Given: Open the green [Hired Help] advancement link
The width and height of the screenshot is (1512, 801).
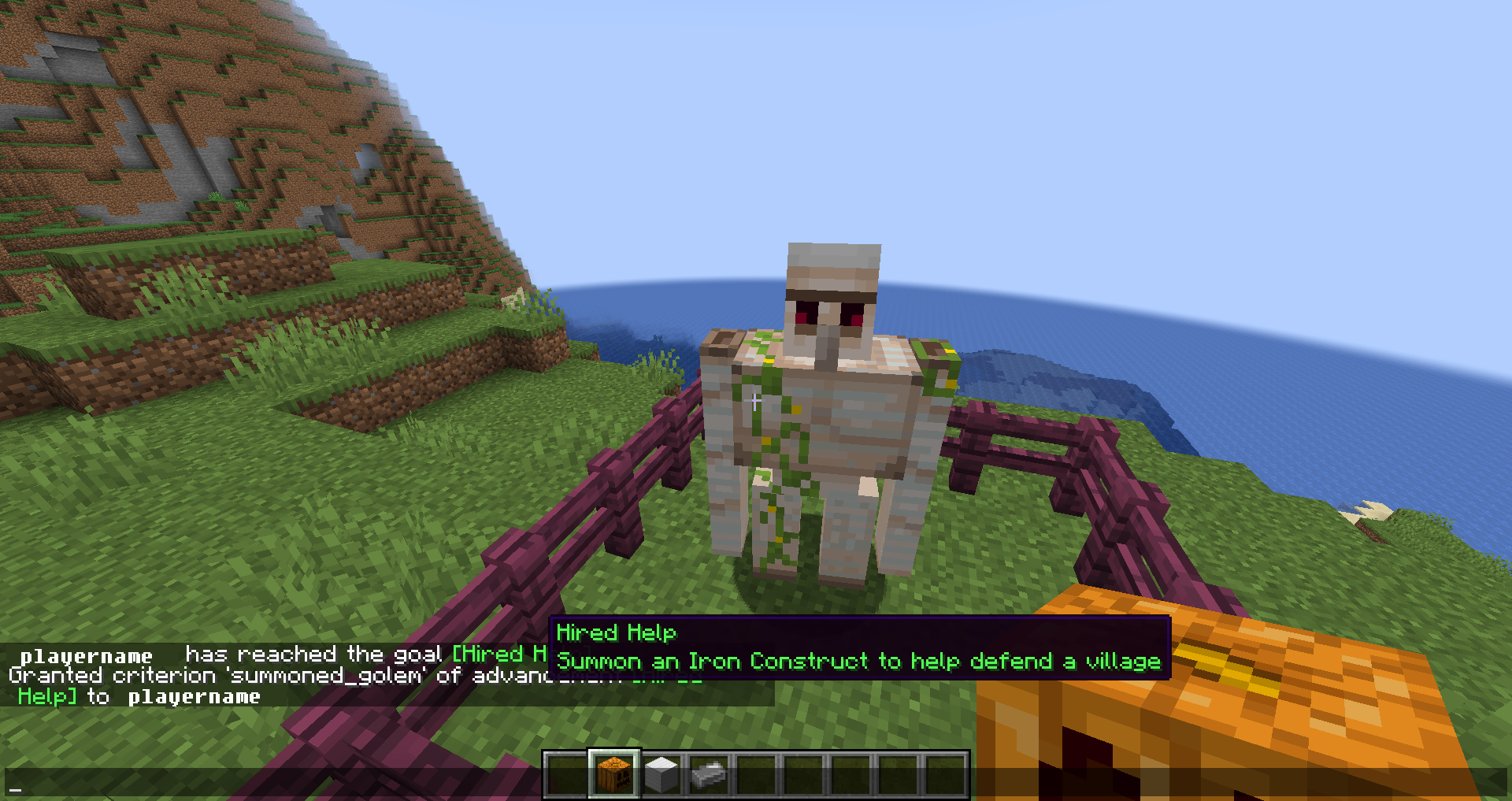Looking at the screenshot, I should click(x=500, y=654).
